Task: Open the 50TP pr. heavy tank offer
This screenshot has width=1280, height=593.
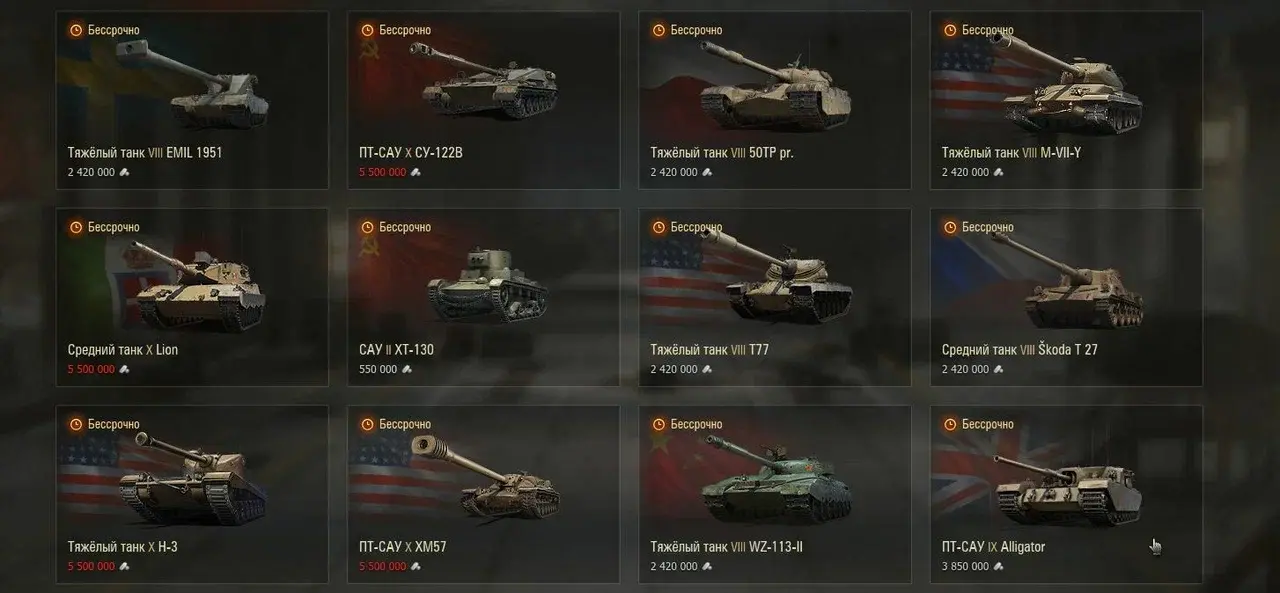Action: click(x=774, y=100)
